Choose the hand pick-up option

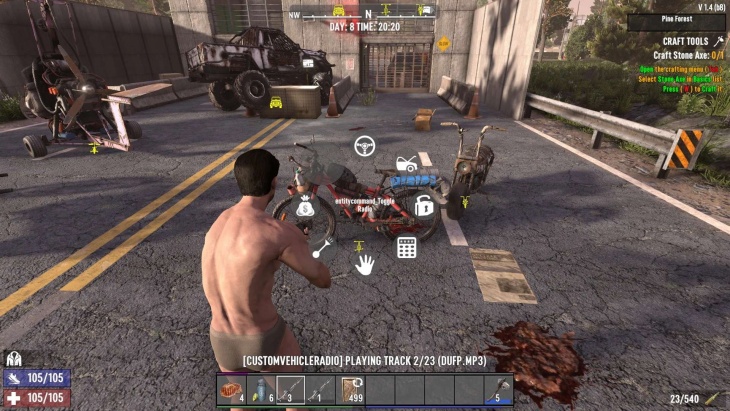click(365, 264)
